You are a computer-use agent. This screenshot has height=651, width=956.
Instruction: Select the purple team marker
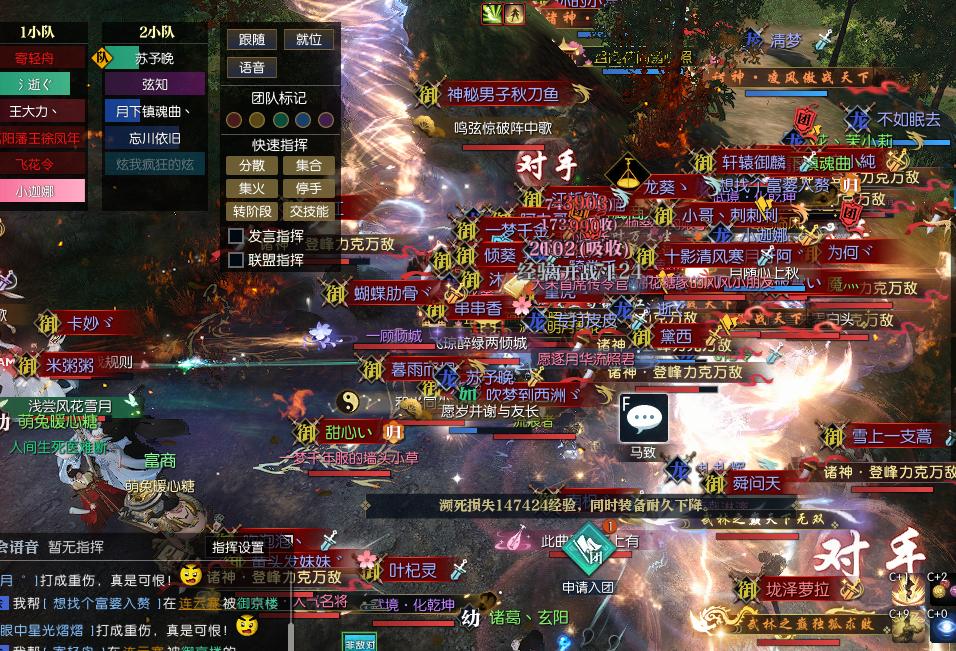coord(326,120)
